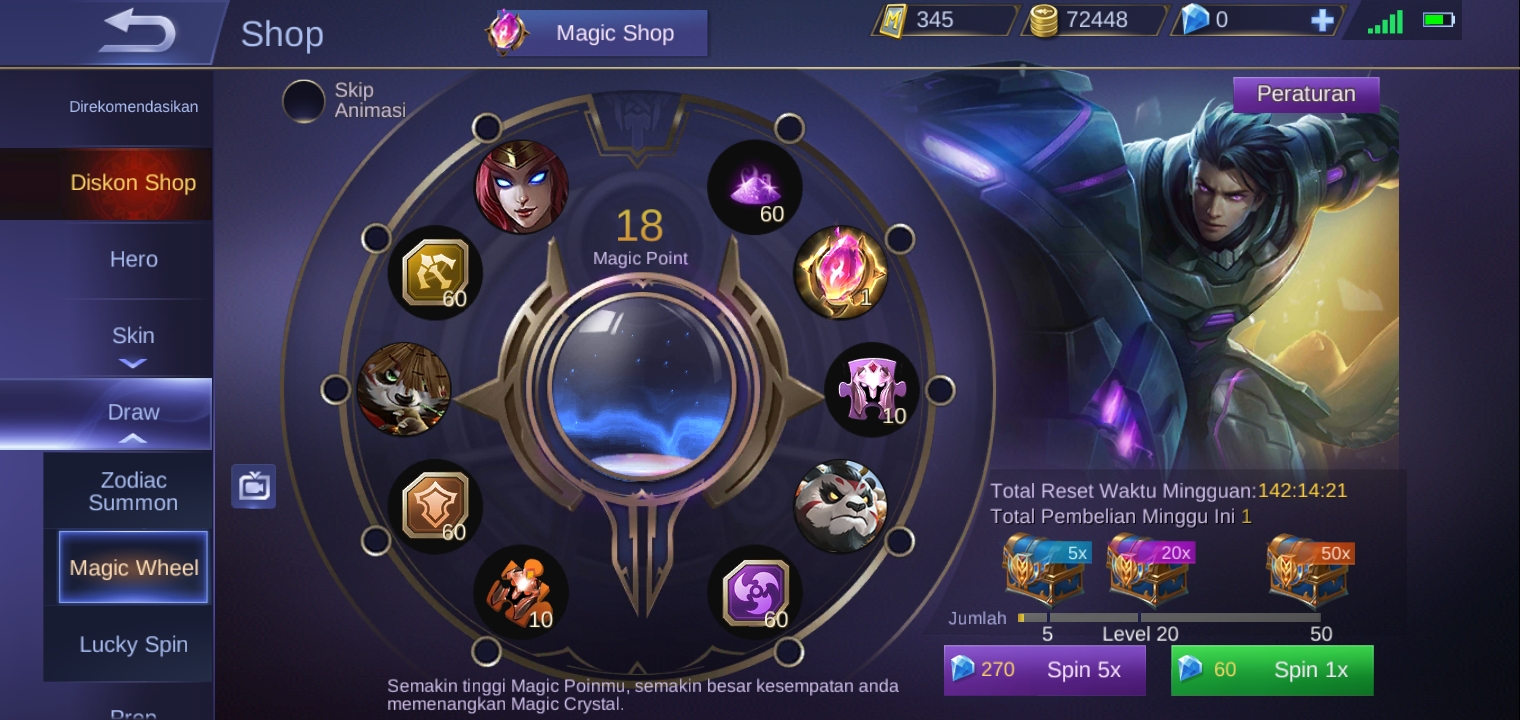Collapse the Draw section chevron
Image resolution: width=1520 pixels, height=720 pixels.
(133, 438)
